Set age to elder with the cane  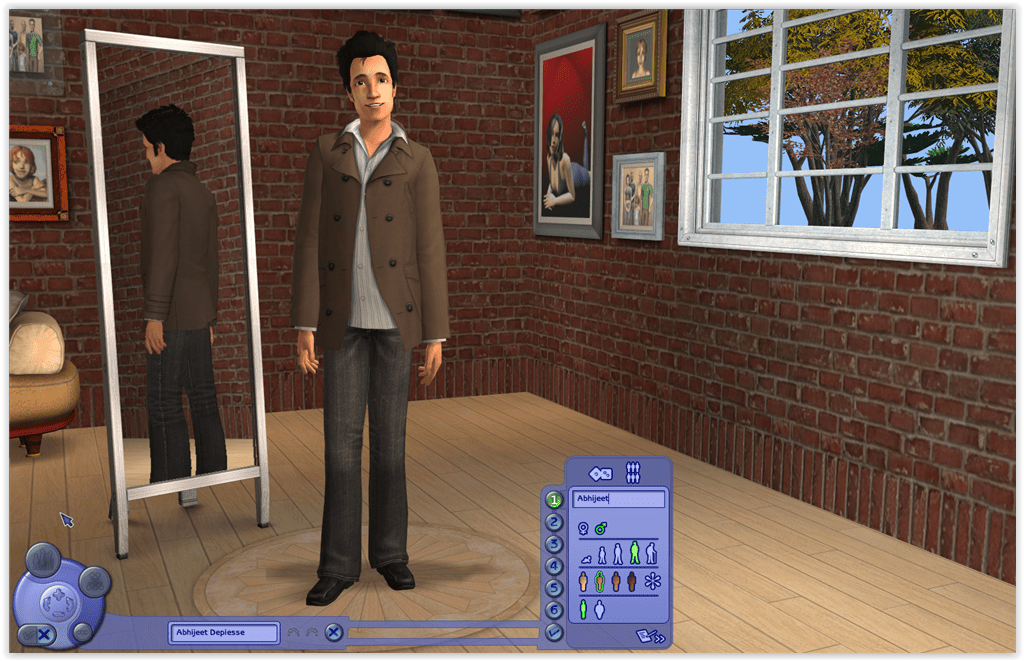point(651,553)
